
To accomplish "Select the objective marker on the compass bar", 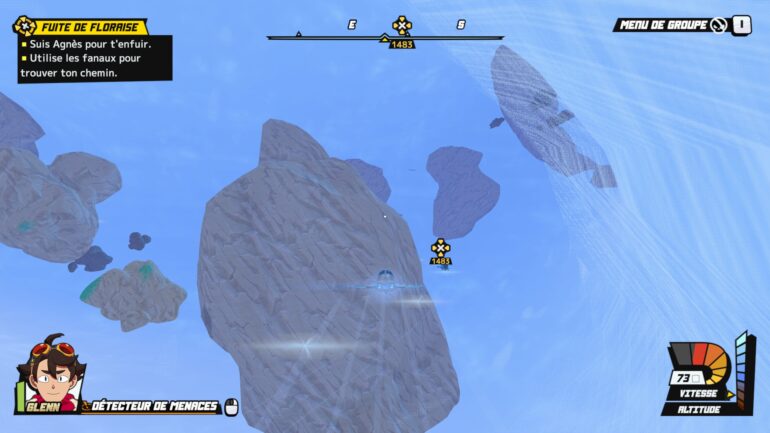I will pos(401,25).
